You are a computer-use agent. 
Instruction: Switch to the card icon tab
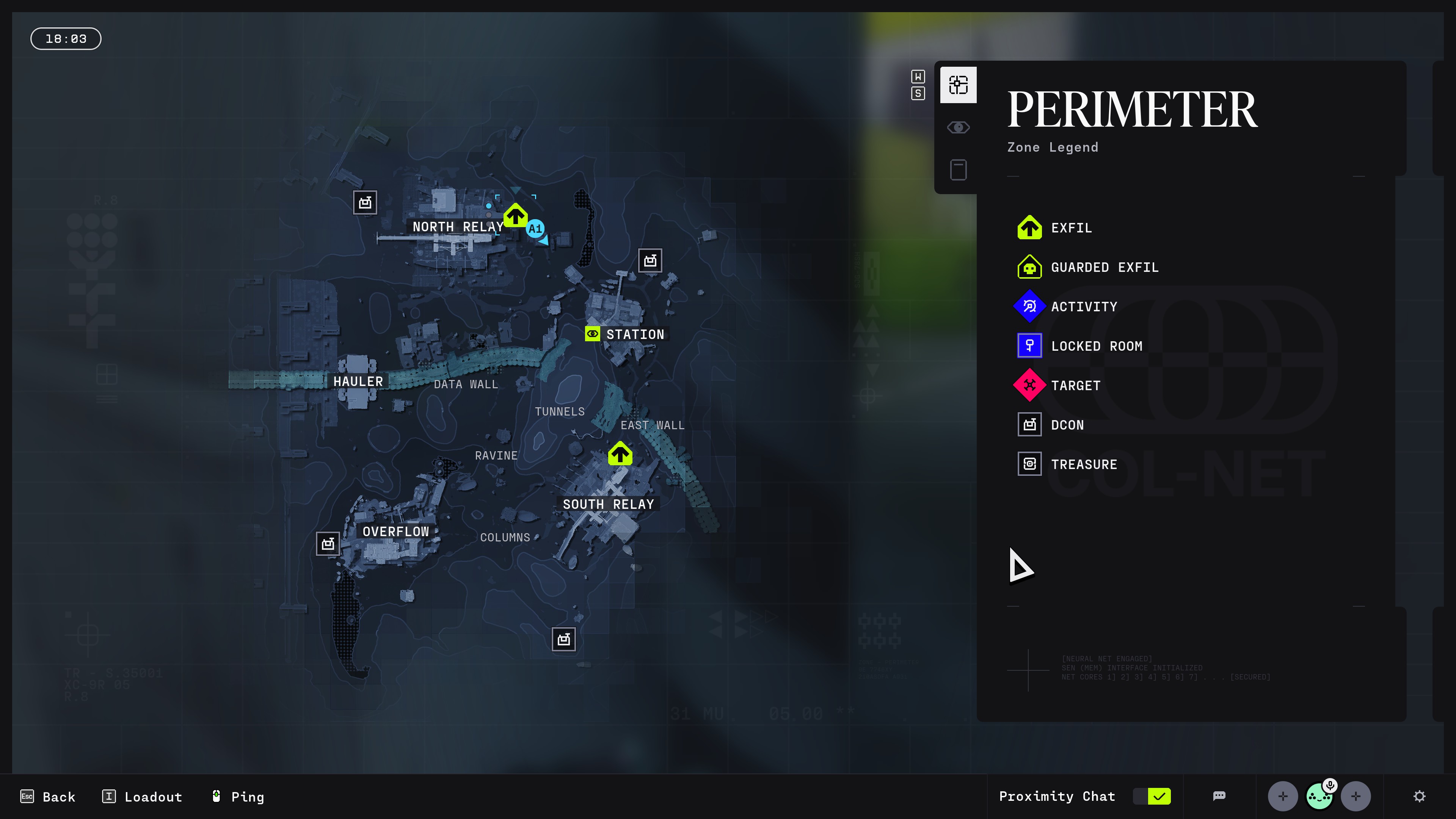958,169
